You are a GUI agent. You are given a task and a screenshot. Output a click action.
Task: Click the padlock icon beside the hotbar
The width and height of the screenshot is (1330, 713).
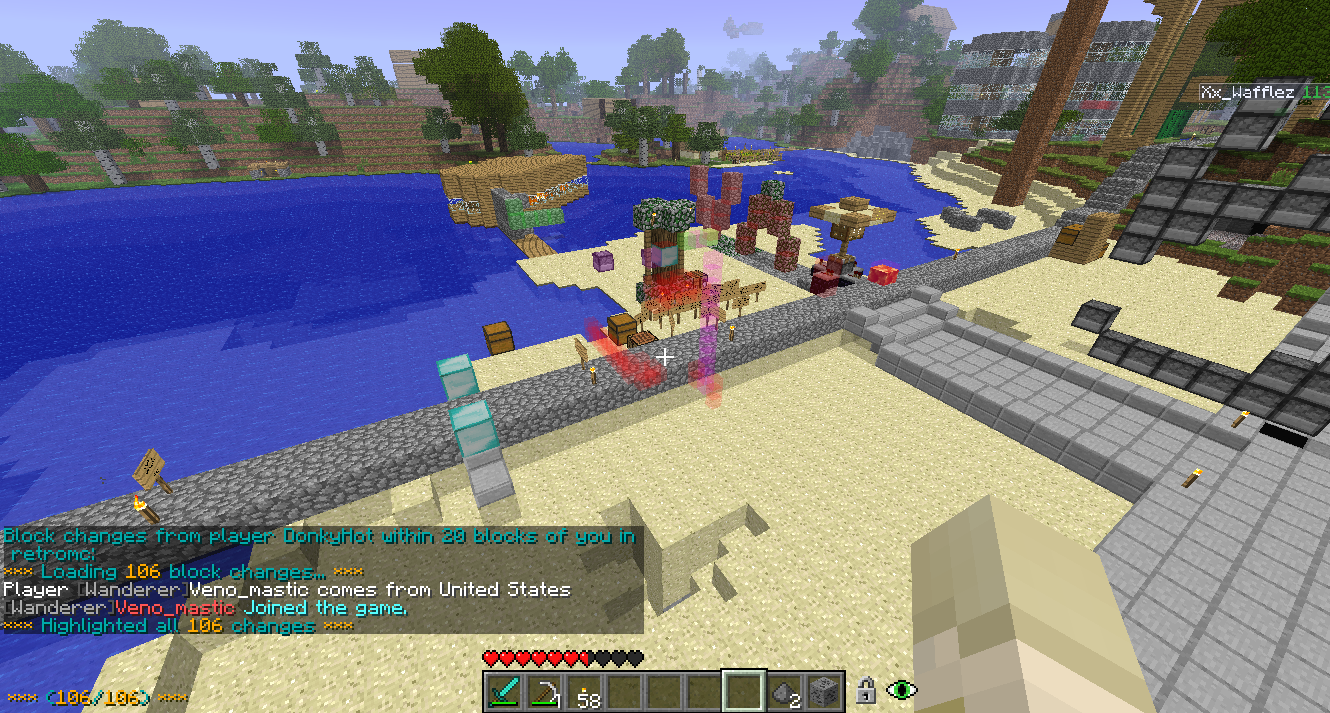[866, 690]
